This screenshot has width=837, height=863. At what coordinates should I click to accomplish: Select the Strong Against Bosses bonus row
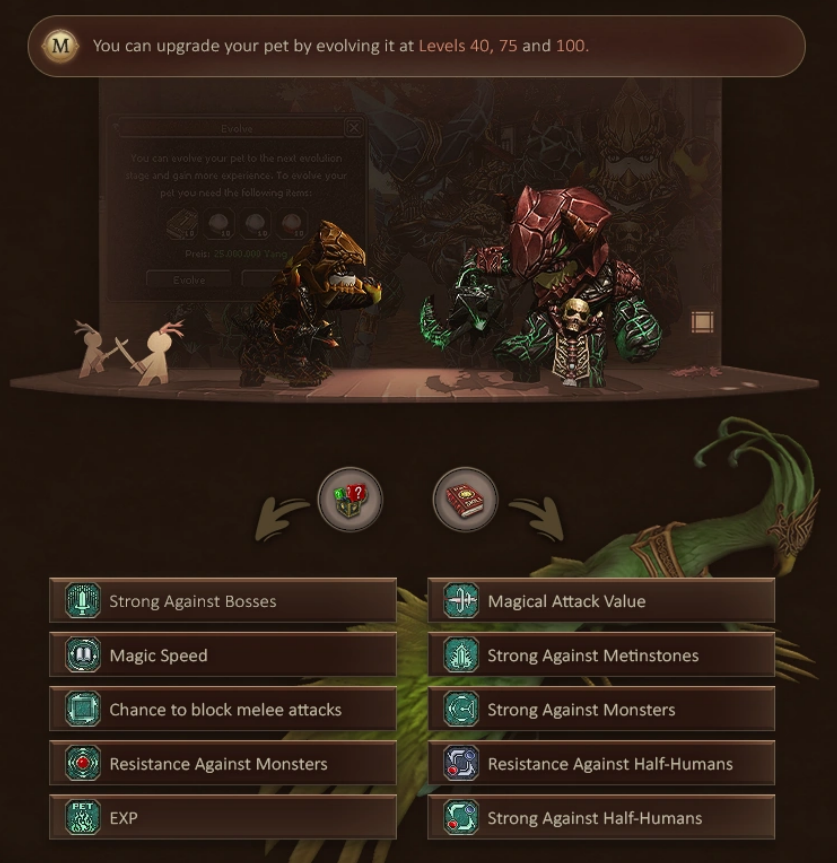pos(223,601)
